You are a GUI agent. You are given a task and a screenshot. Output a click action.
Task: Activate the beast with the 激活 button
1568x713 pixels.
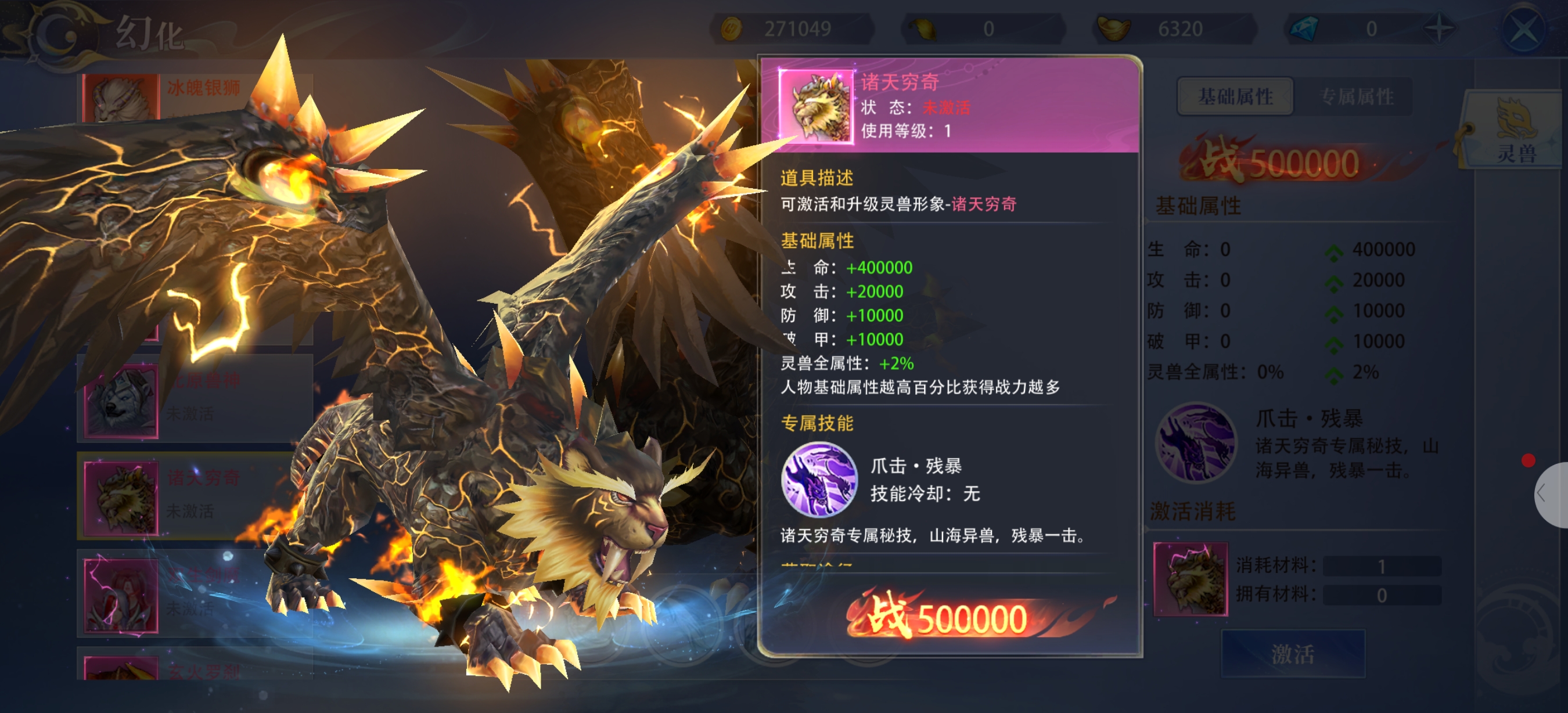click(1293, 654)
